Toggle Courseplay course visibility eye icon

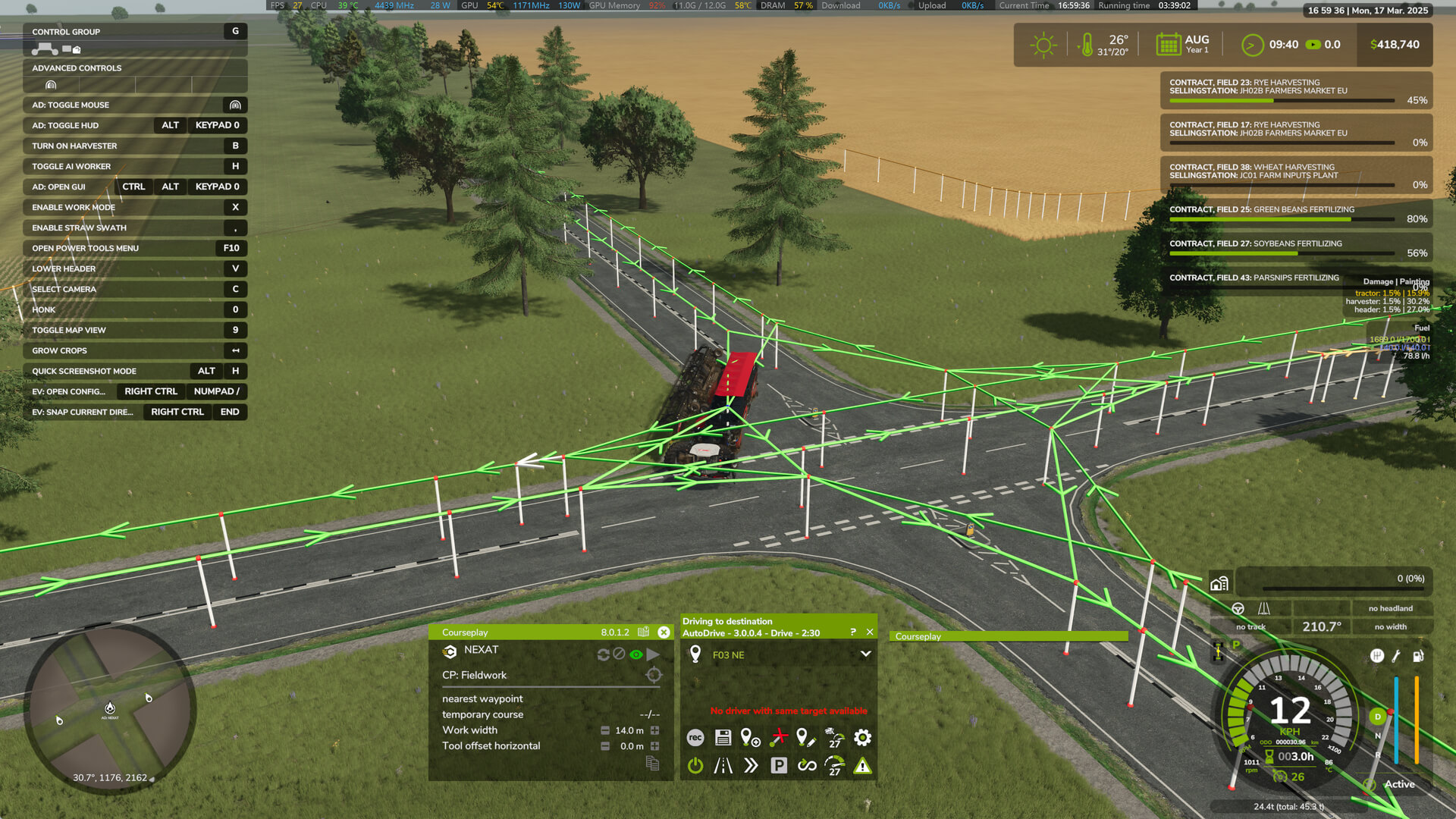tap(635, 654)
